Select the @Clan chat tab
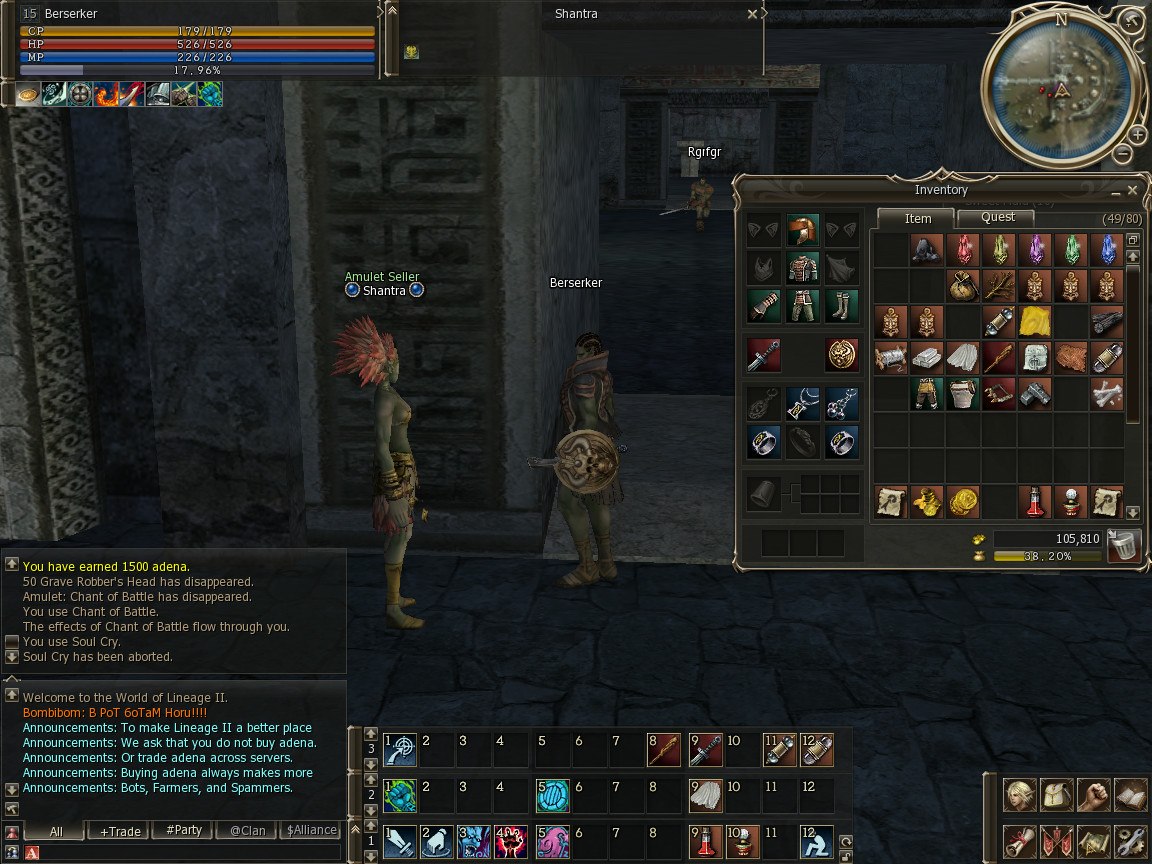The height and width of the screenshot is (864, 1152). (247, 830)
